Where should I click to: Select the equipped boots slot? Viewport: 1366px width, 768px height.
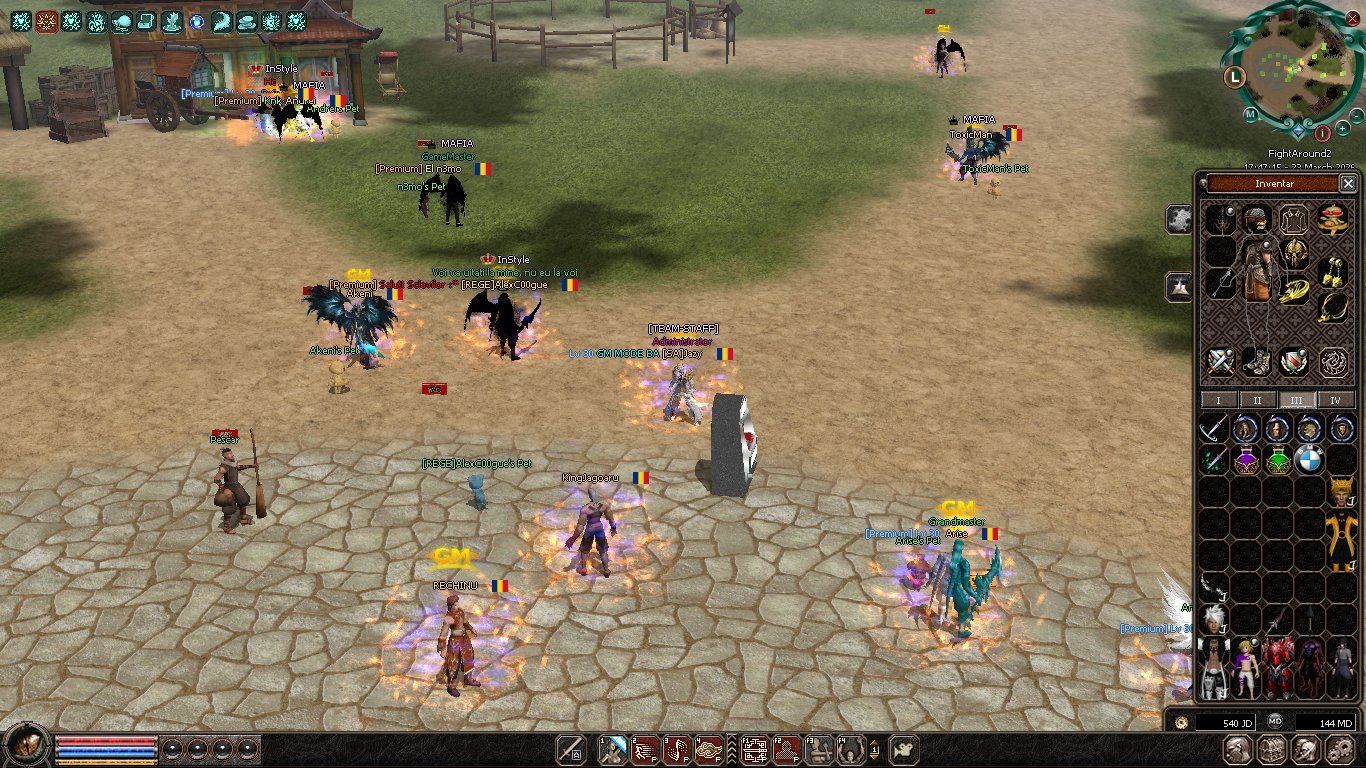[x=1256, y=361]
